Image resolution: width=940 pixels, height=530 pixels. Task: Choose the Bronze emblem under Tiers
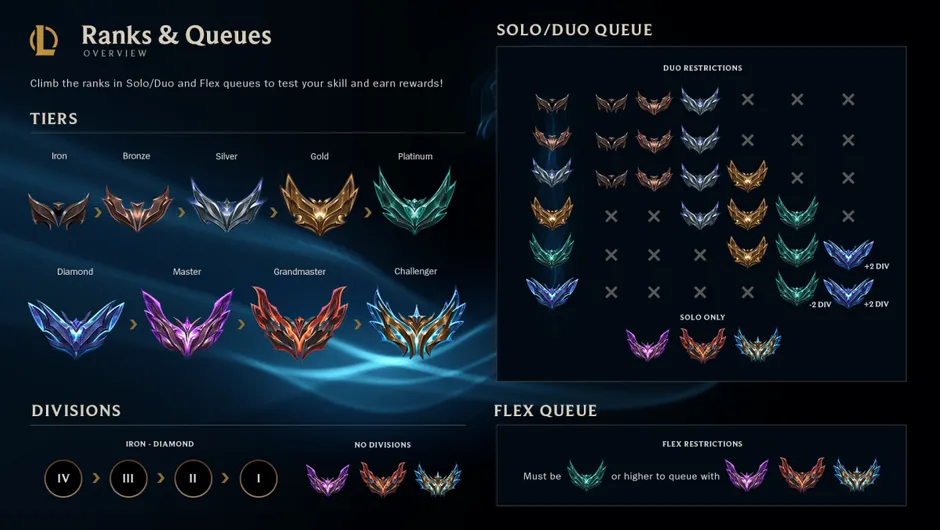[x=137, y=208]
